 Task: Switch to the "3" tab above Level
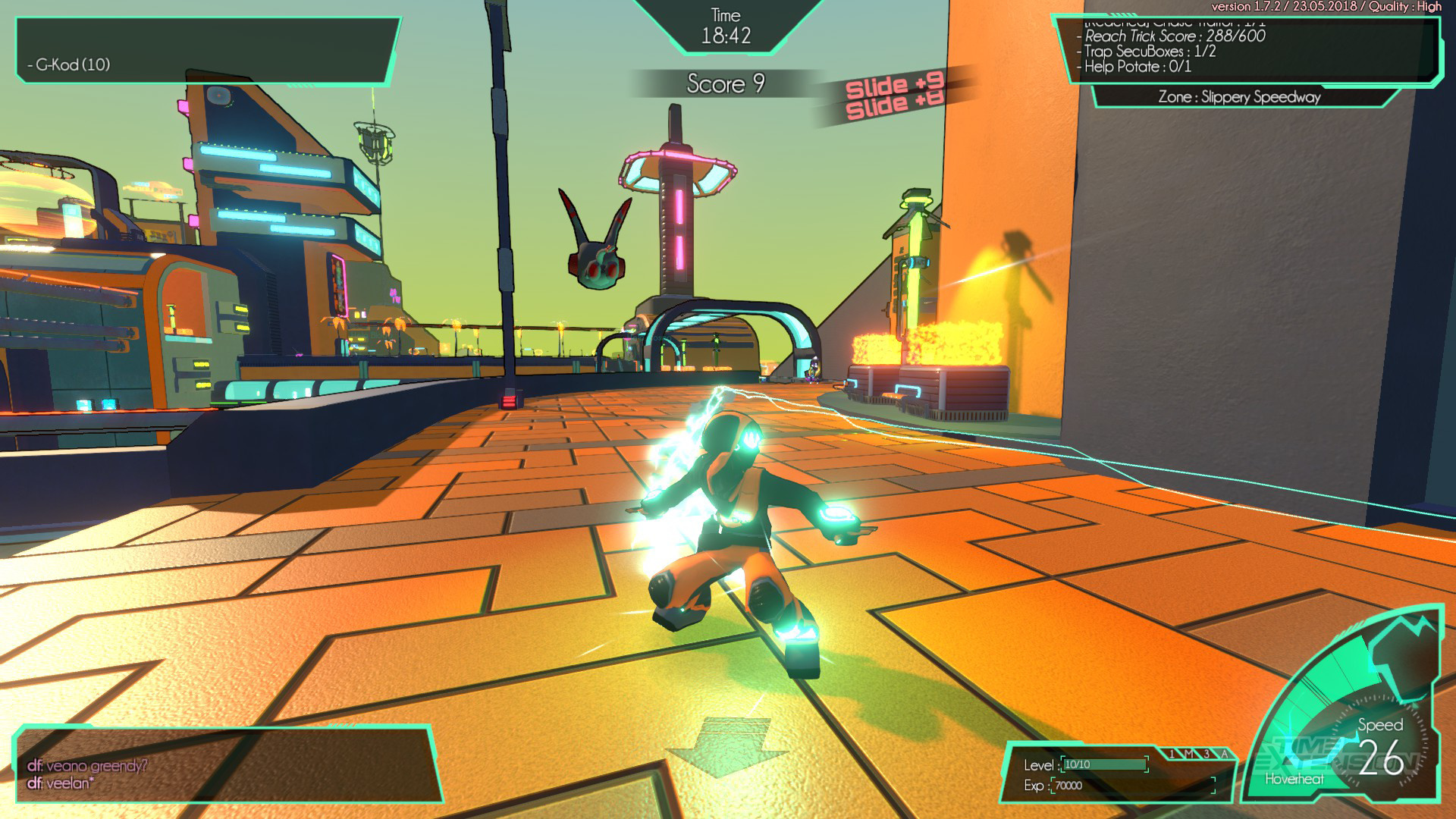(x=1207, y=754)
